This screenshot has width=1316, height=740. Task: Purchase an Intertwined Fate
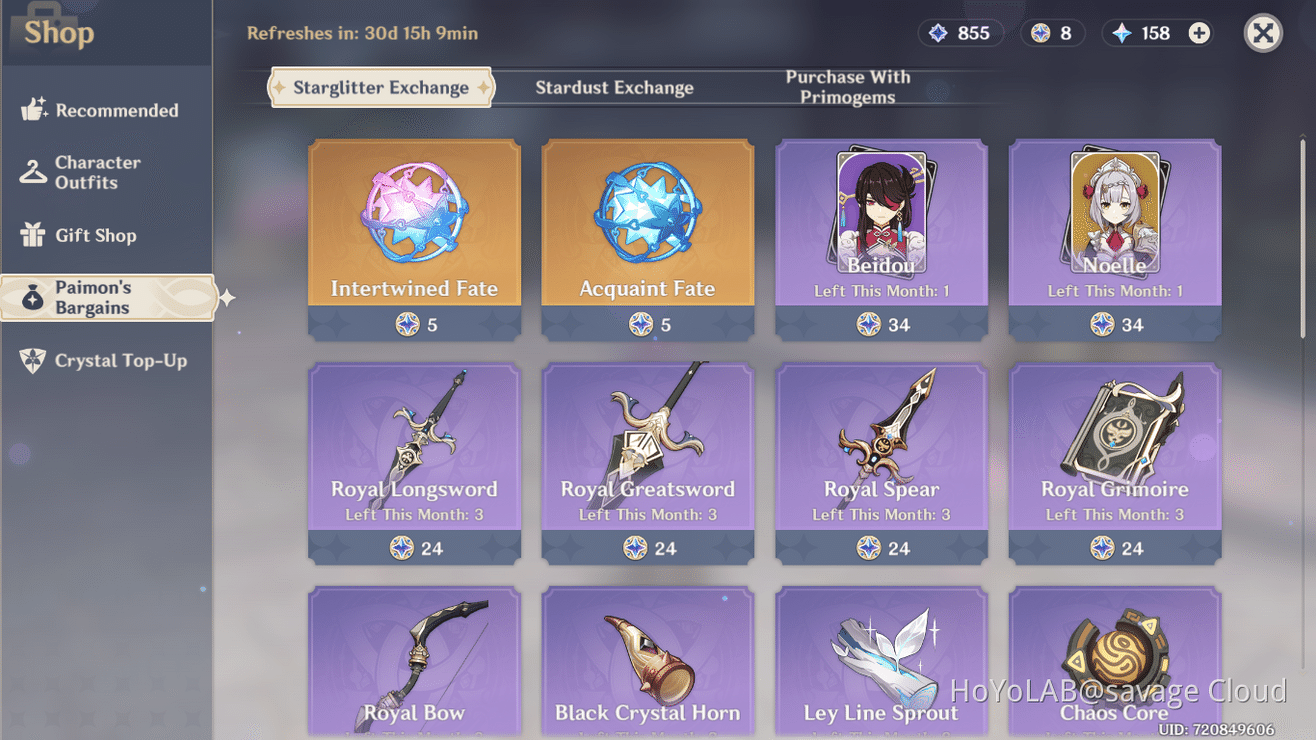coord(414,238)
